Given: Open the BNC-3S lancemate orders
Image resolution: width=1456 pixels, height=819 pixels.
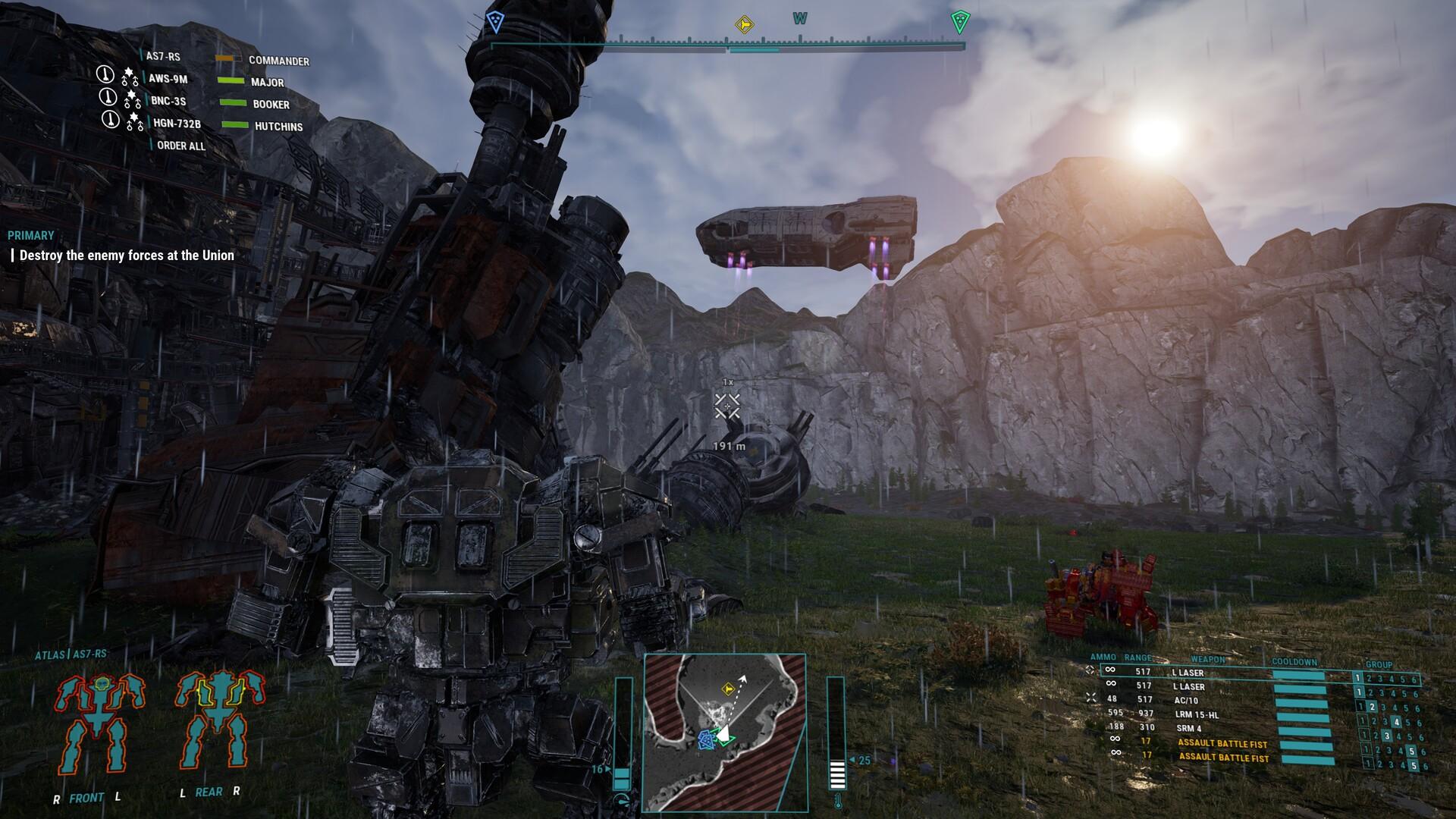Looking at the screenshot, I should (168, 102).
